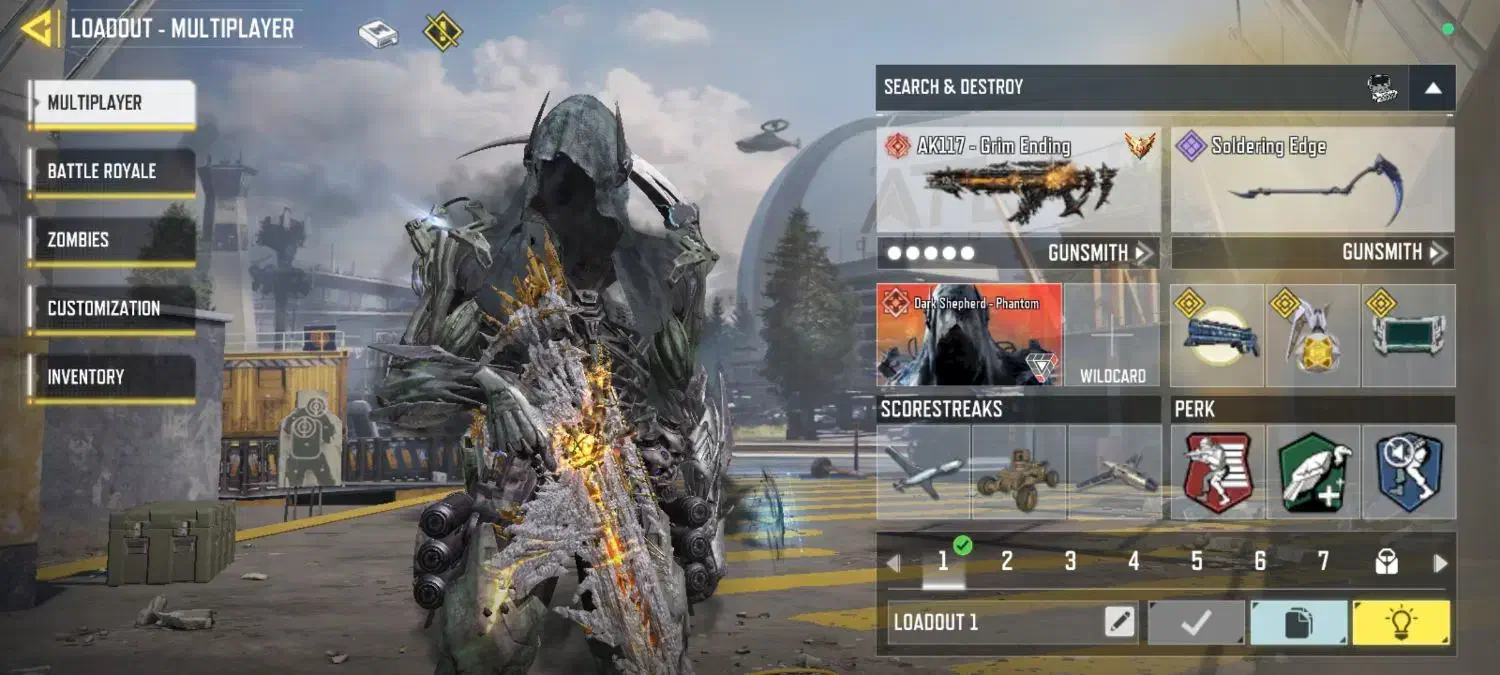This screenshot has height=675, width=1500.
Task: Copy the loadout with the blue button
Action: tap(1298, 623)
